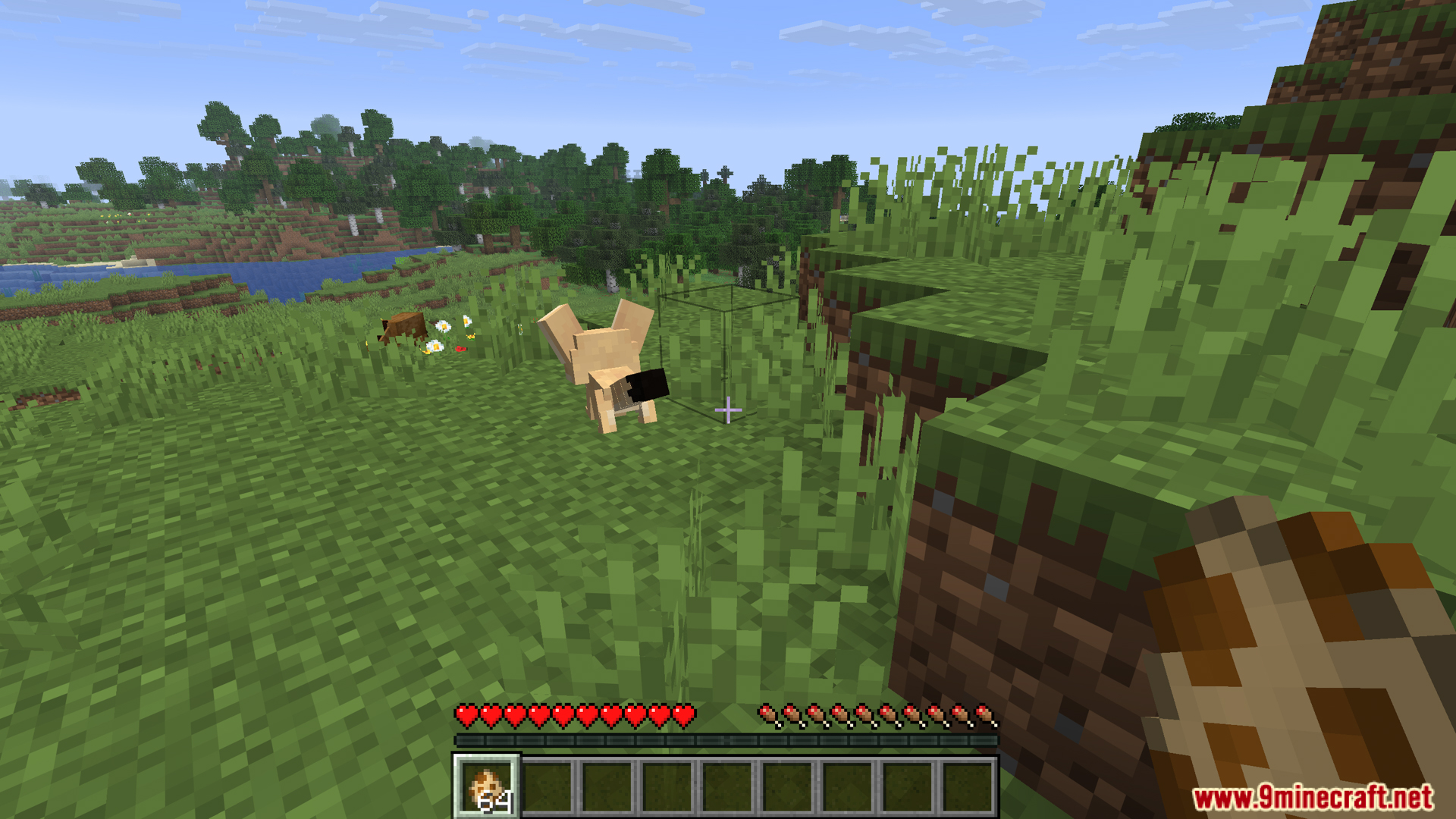Click the brown tree stump near the flowers
The image size is (1456, 819).
[x=406, y=326]
